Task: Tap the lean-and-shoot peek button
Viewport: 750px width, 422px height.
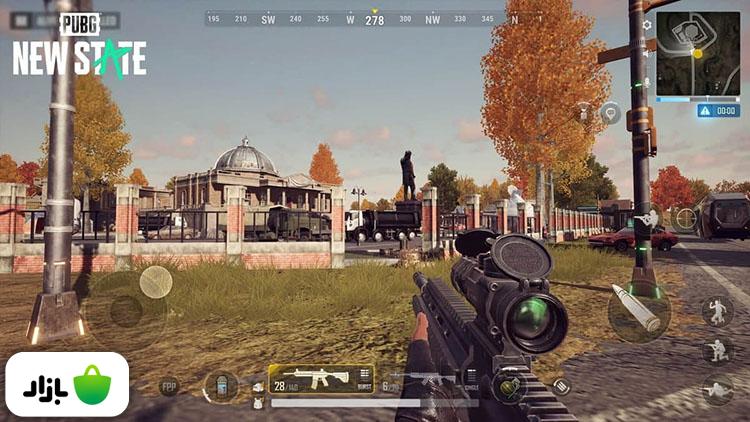Action: (x=647, y=218)
